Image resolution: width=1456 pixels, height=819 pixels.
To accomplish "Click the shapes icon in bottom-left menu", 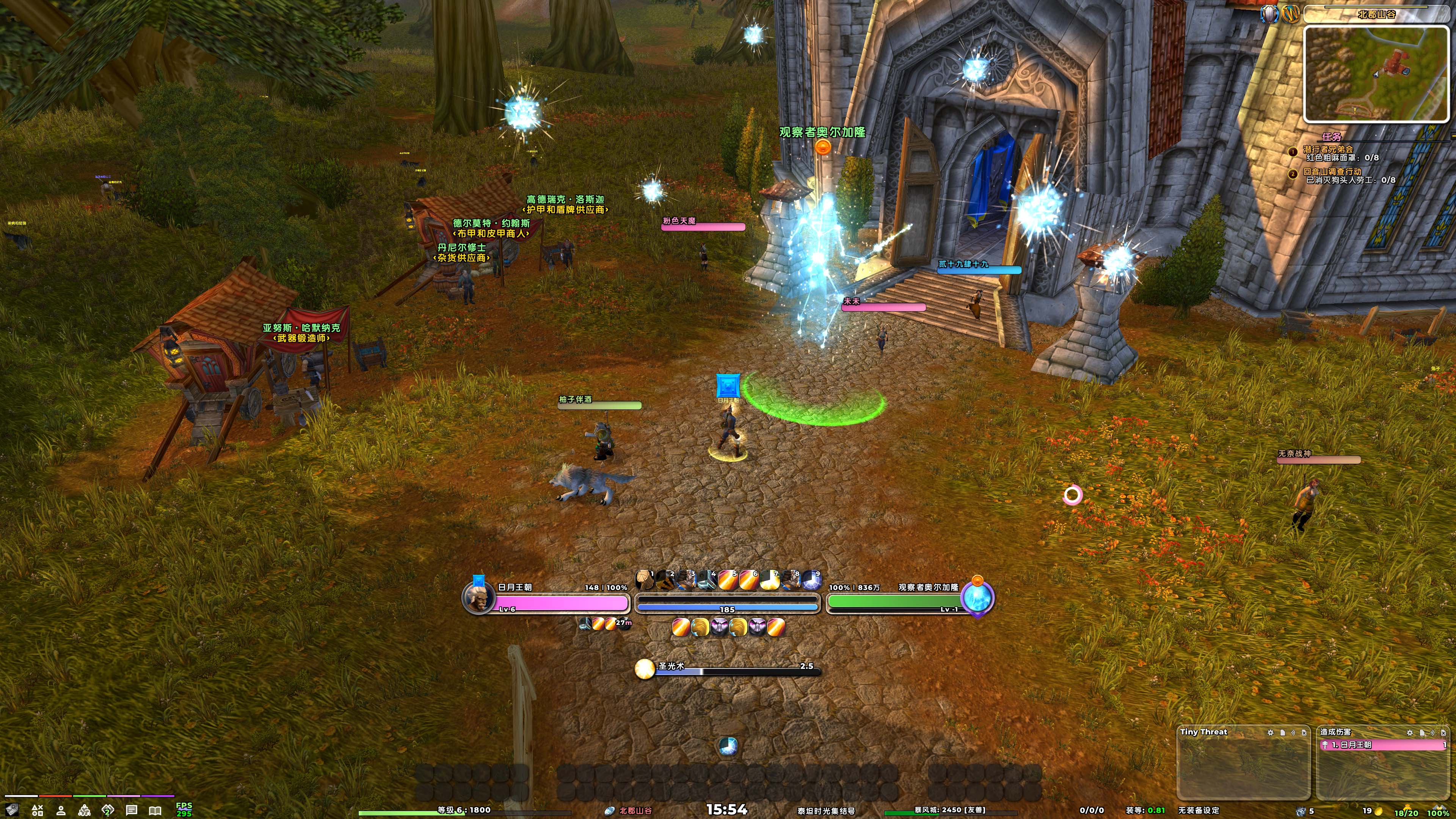I will [37, 811].
